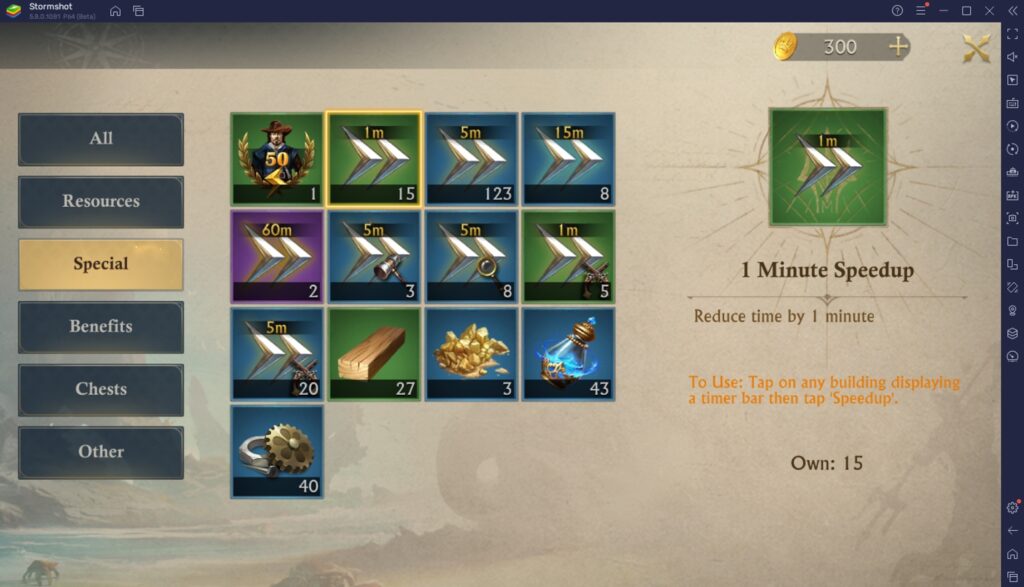The width and height of the screenshot is (1024, 587).
Task: Choose the 15m speedup item slot
Action: pos(568,158)
